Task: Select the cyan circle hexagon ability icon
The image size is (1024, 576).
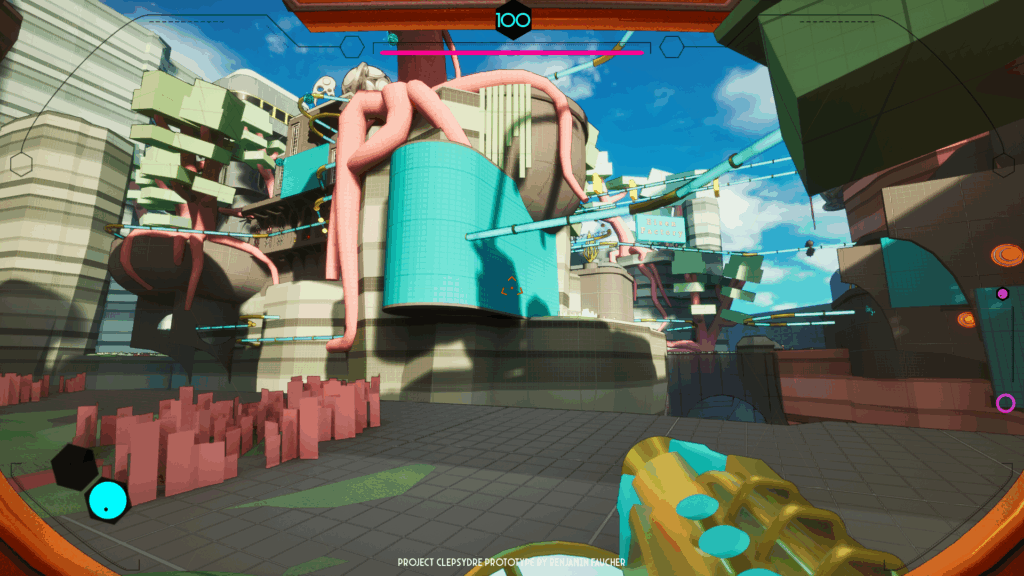Action: click(x=107, y=499)
